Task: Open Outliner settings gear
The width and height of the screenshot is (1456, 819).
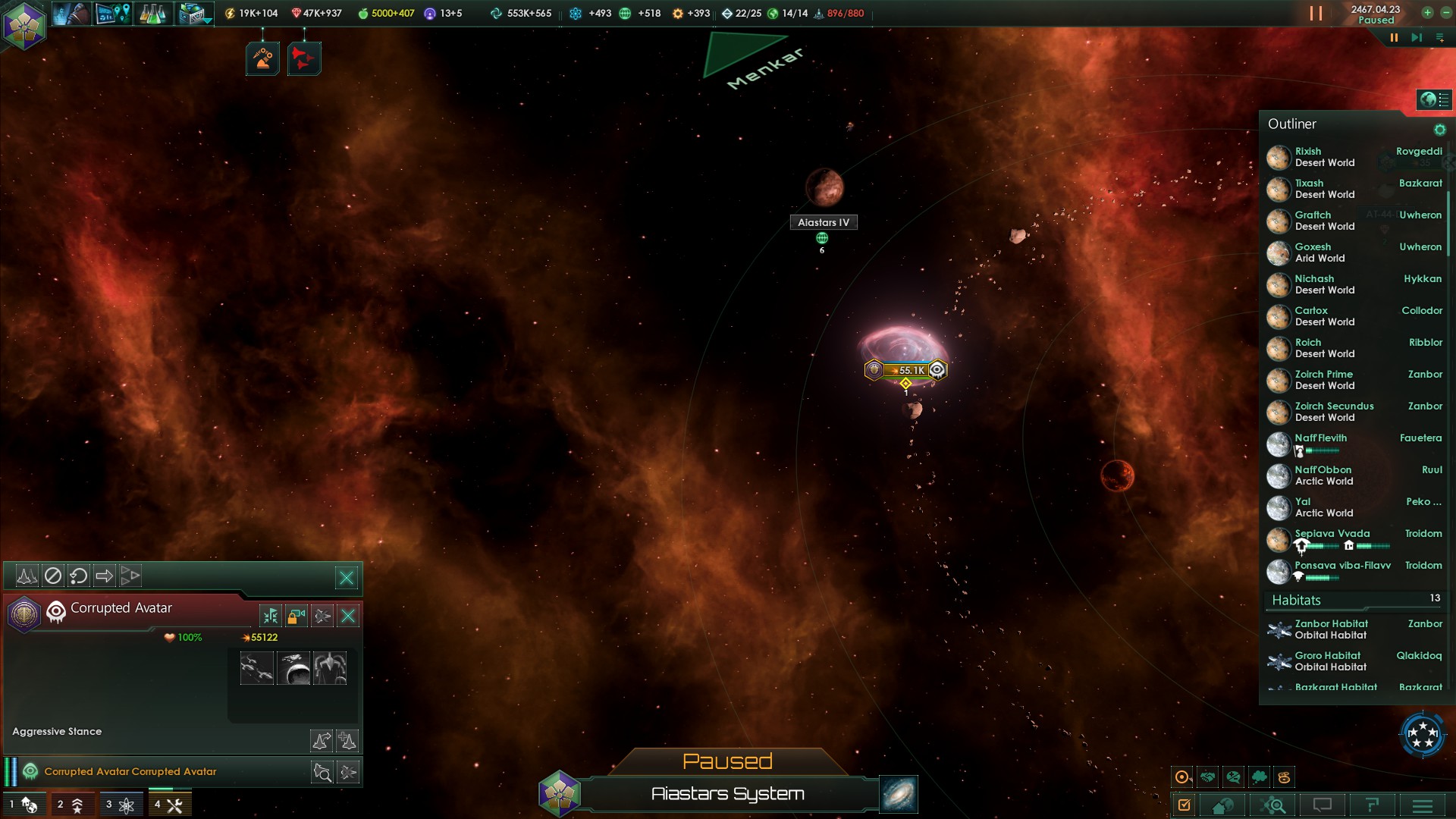Action: 1439,130
